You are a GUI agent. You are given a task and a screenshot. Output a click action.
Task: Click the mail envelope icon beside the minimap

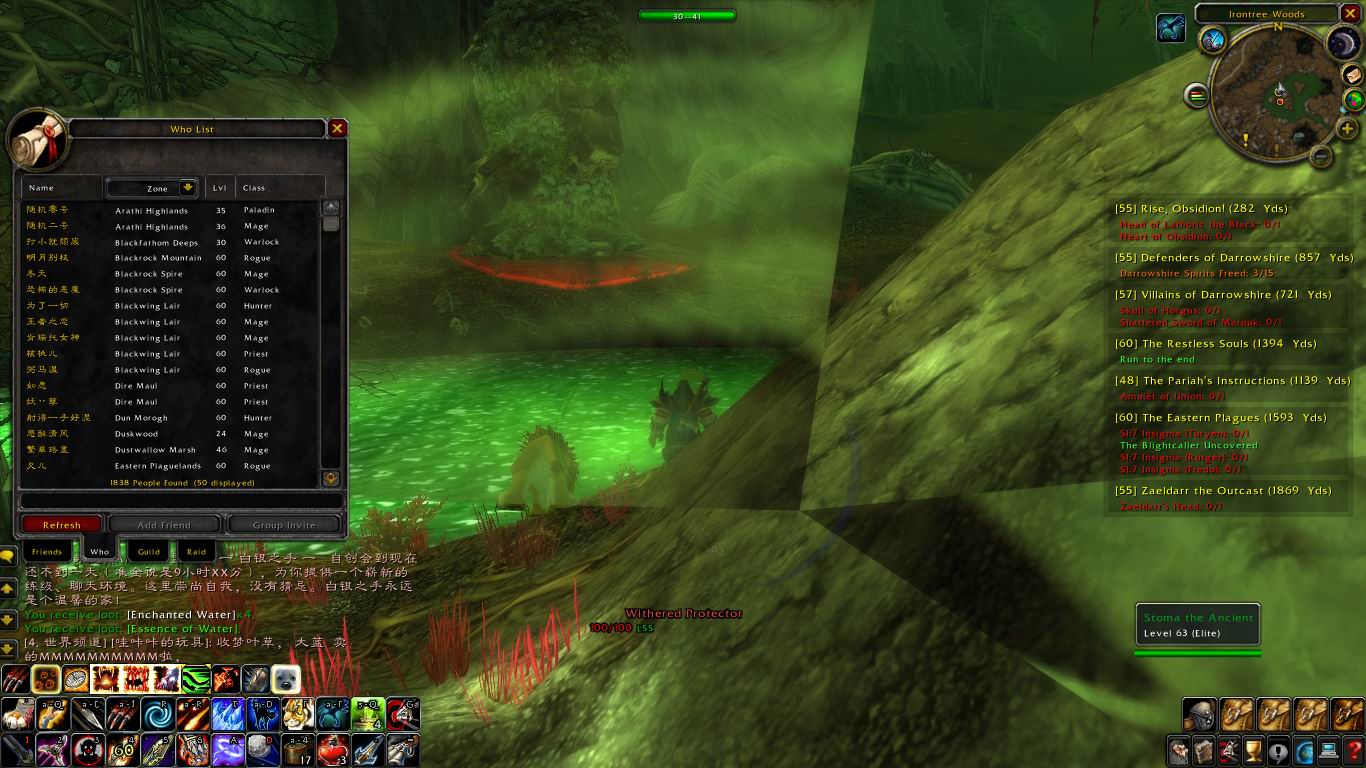1353,76
